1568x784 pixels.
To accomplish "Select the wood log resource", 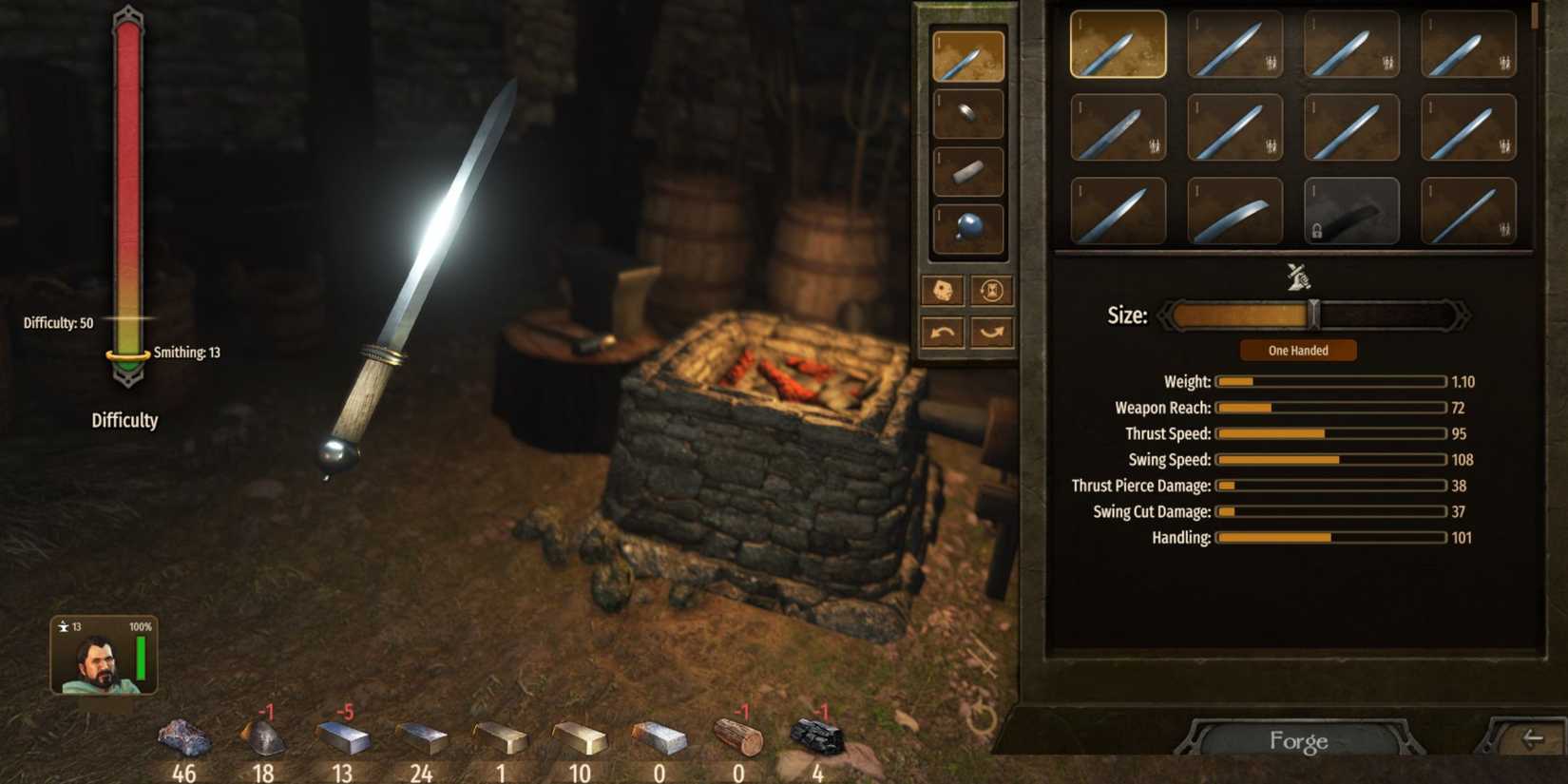I will click(738, 741).
